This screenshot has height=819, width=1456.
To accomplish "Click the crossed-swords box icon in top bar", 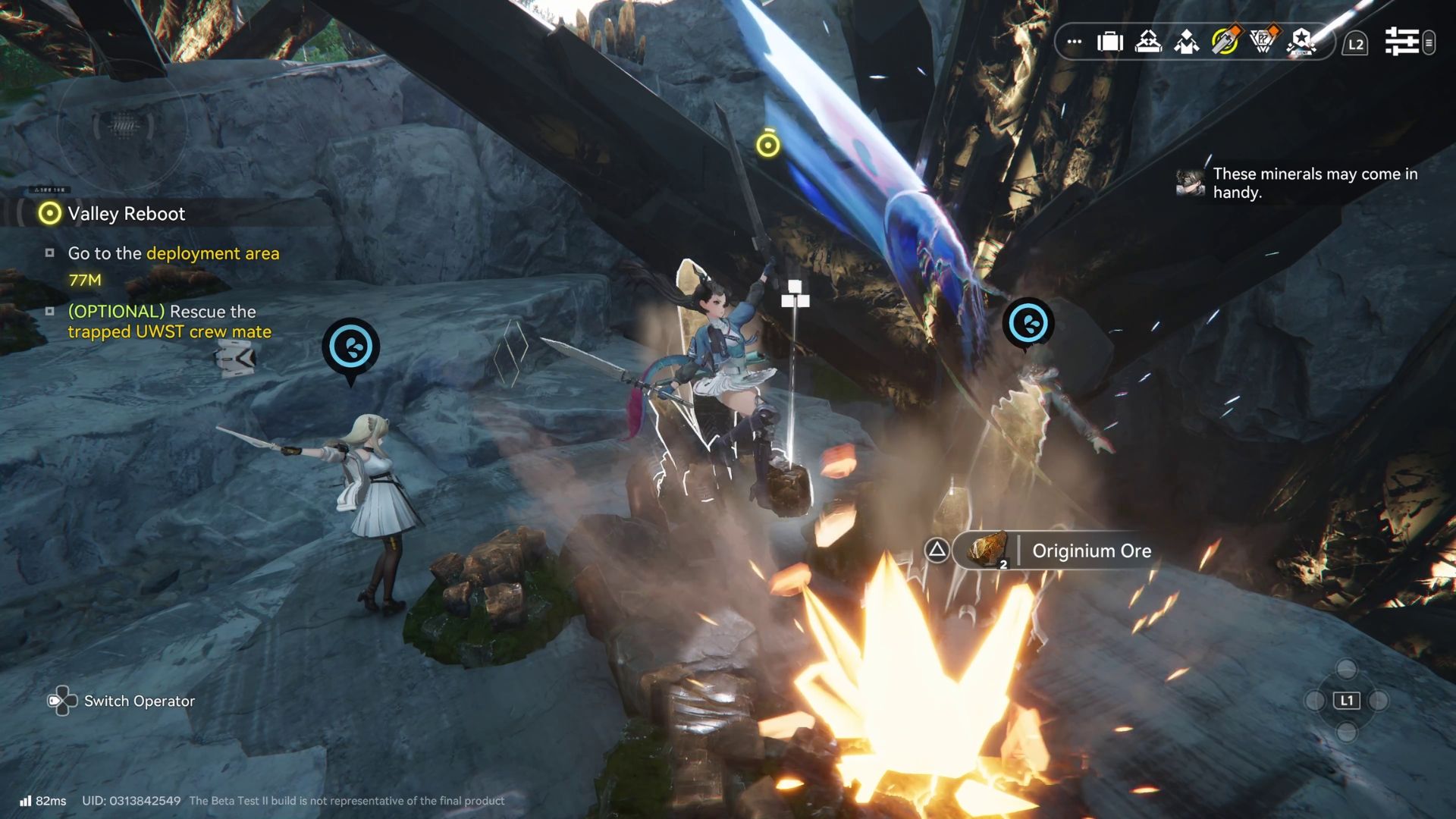I will click(x=1148, y=42).
